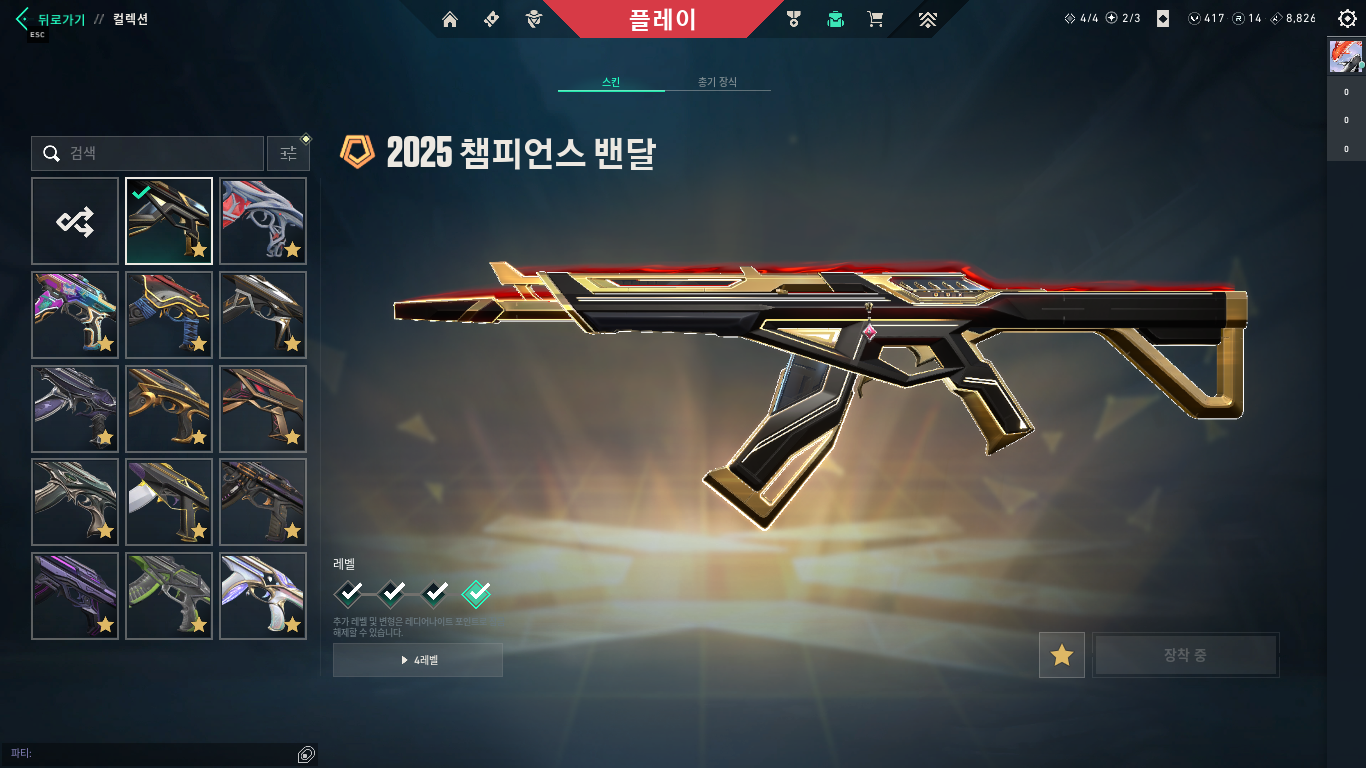Play the 4레벨 preview video
Viewport: 1366px width, 768px height.
point(418,660)
